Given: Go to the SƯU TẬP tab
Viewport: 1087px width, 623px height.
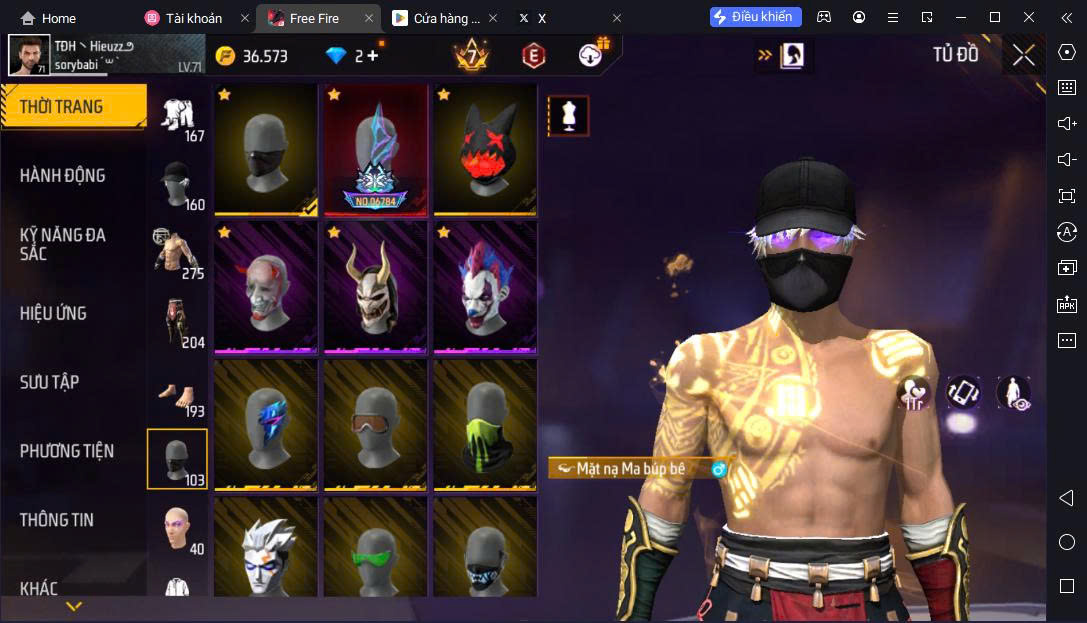Looking at the screenshot, I should click(49, 382).
